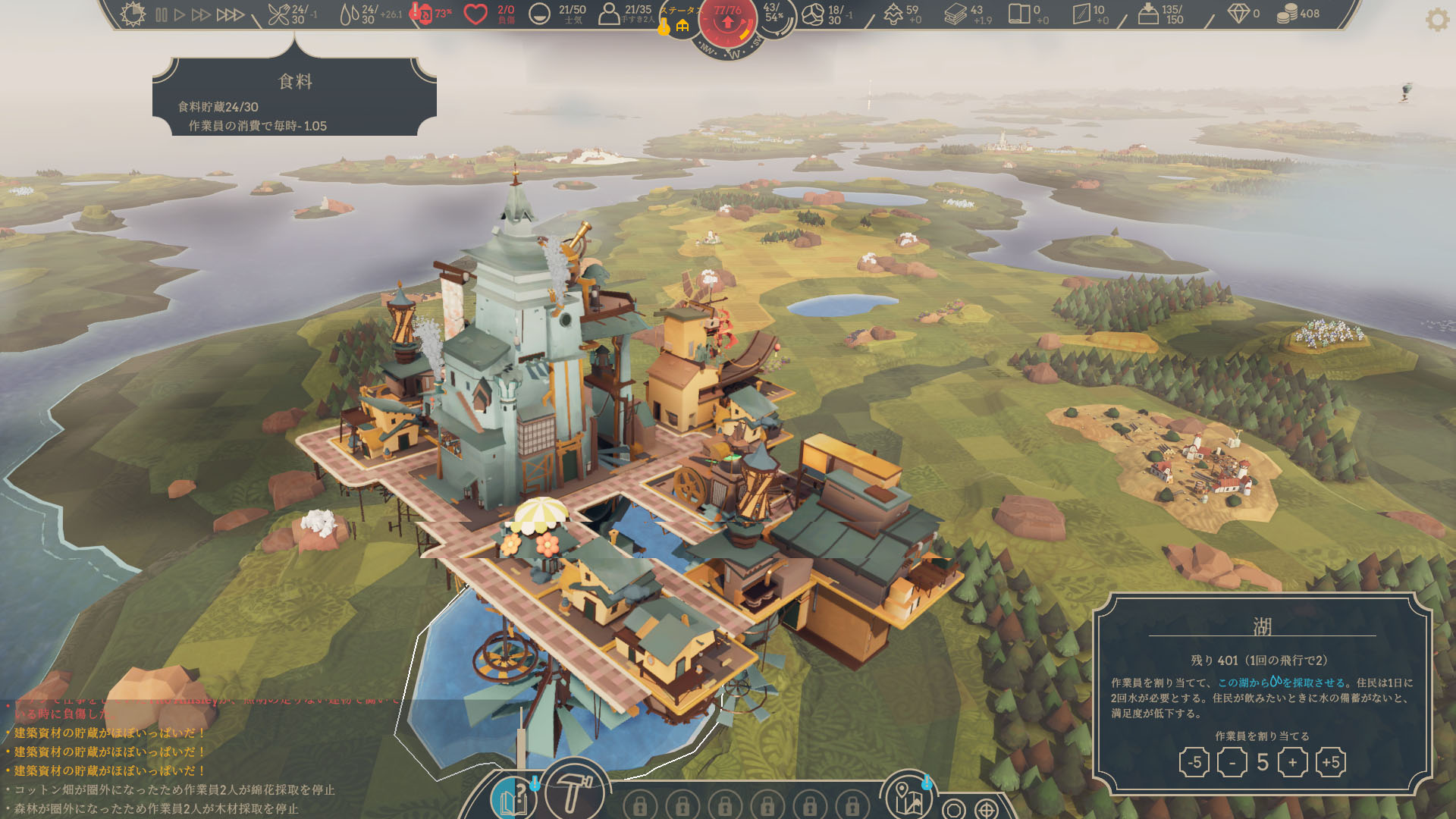Open the injured heart indicator

pos(475,14)
